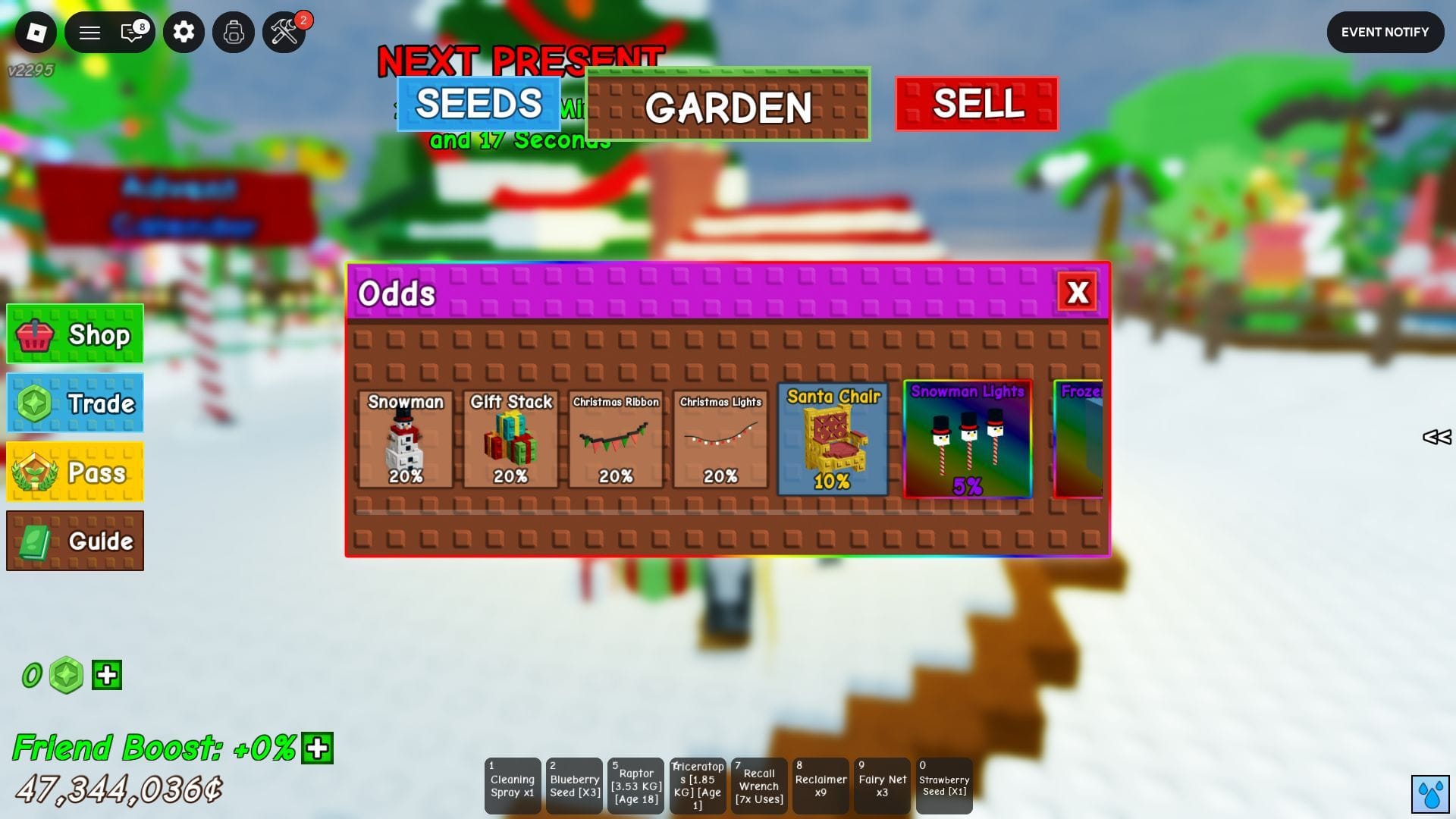Viewport: 1456px width, 819px height.
Task: Open the backpack inventory icon
Action: tap(234, 32)
